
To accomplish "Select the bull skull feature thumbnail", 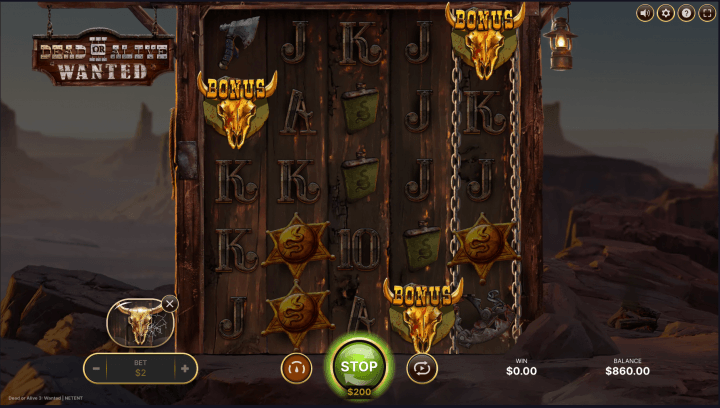I will pyautogui.click(x=138, y=323).
